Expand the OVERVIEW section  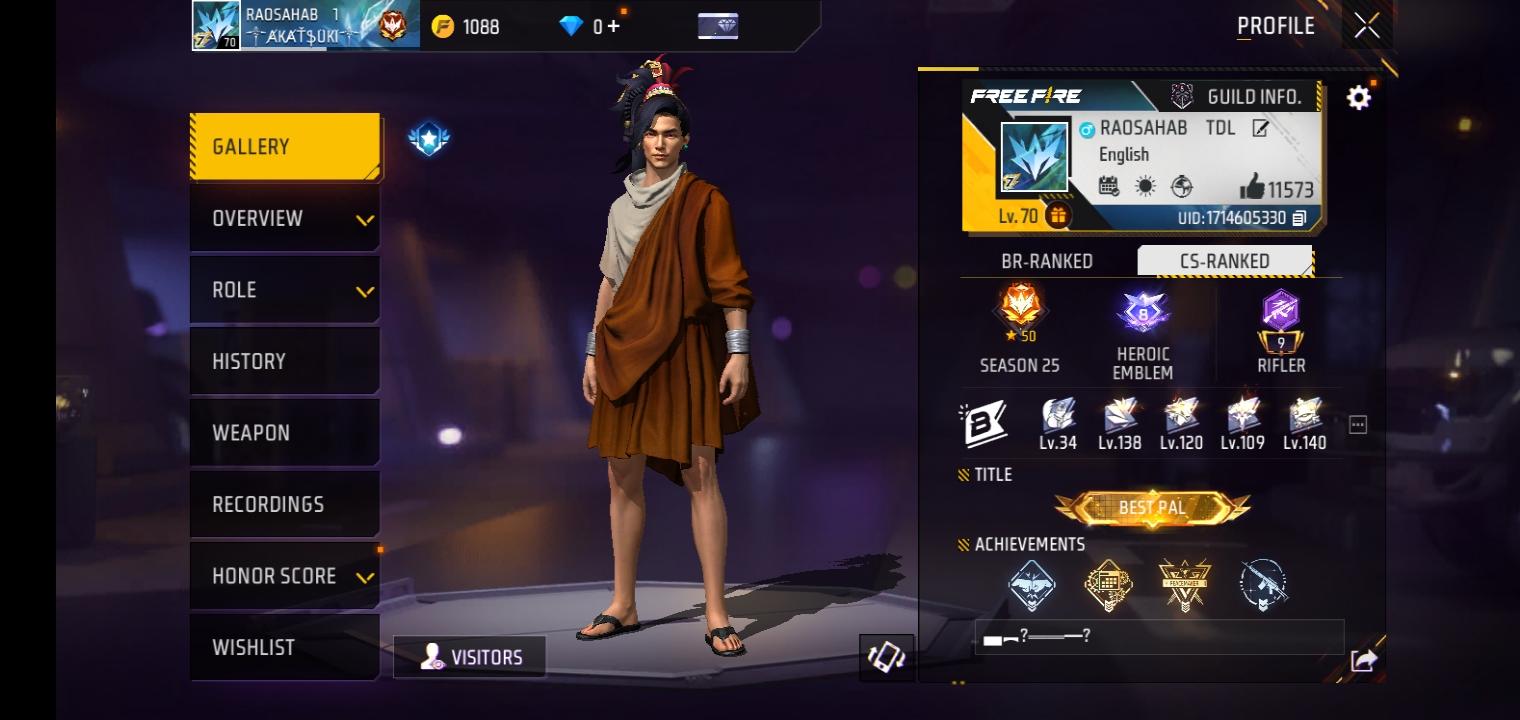[x=284, y=218]
